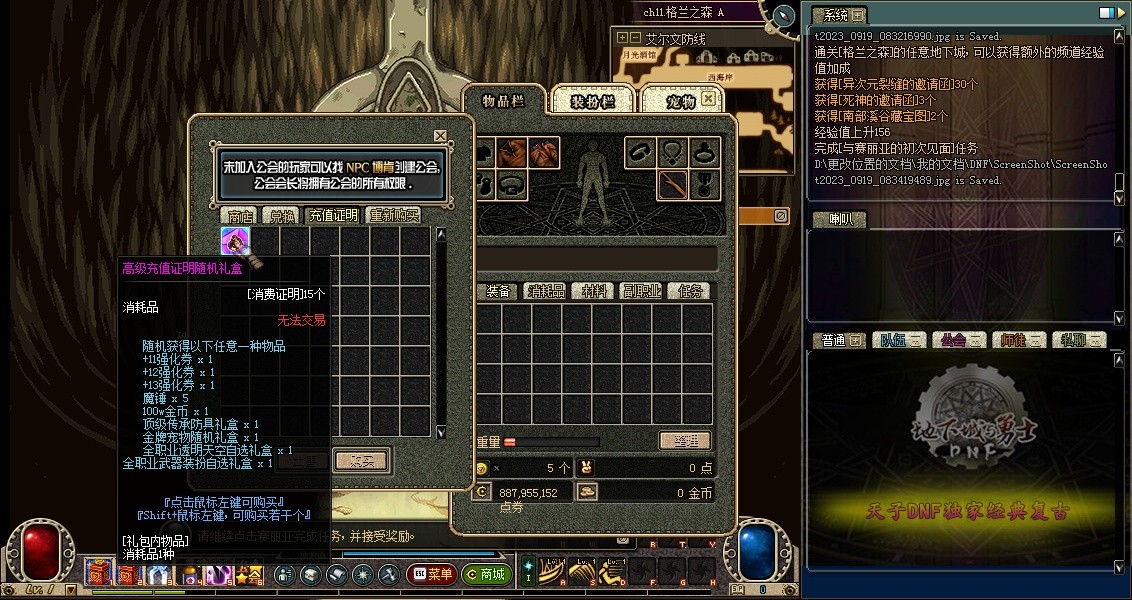
Task: Open the 重新购买 buy-back tab
Action: (394, 215)
